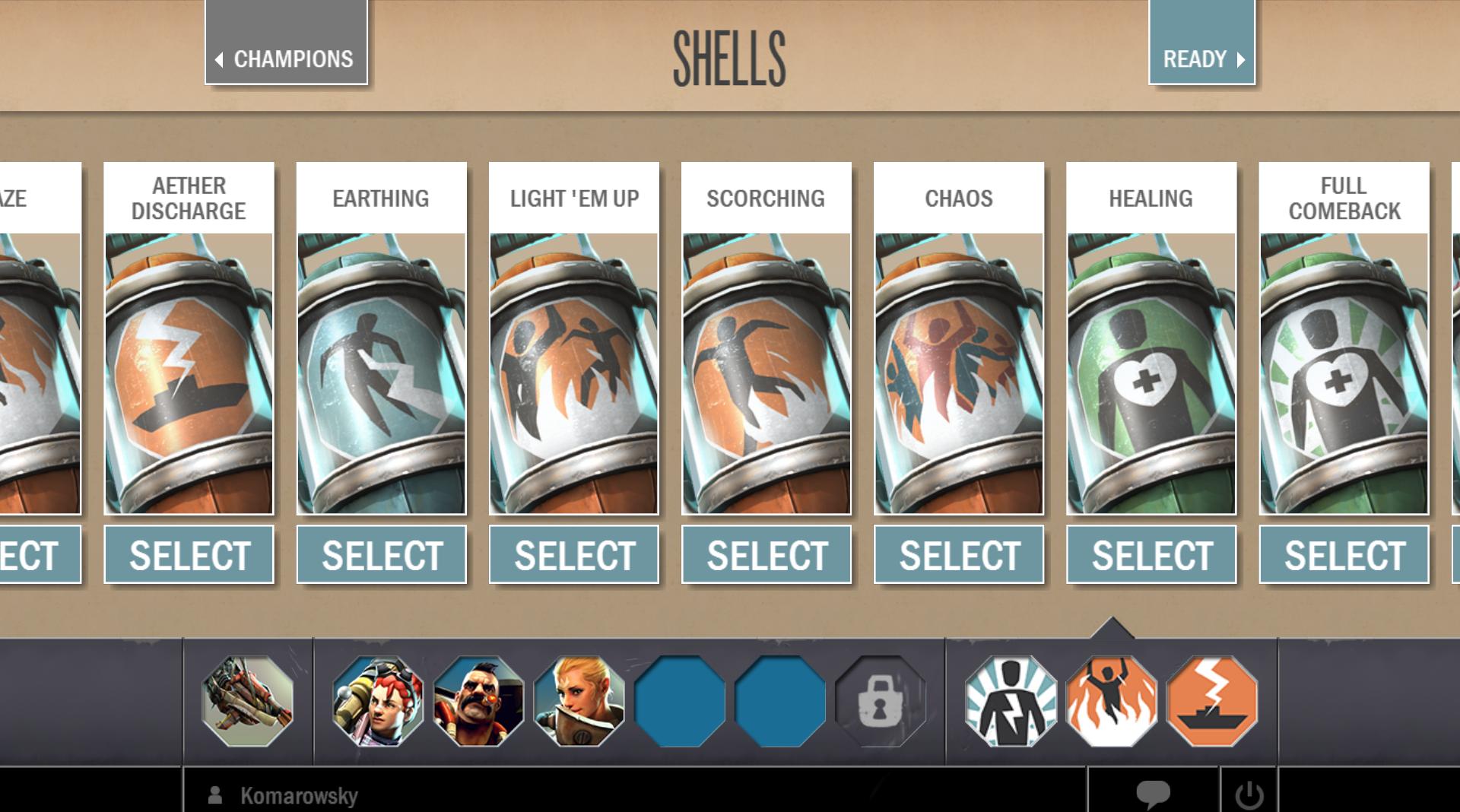1460x812 pixels.
Task: Confirm with the Ready button
Action: 1201,59
